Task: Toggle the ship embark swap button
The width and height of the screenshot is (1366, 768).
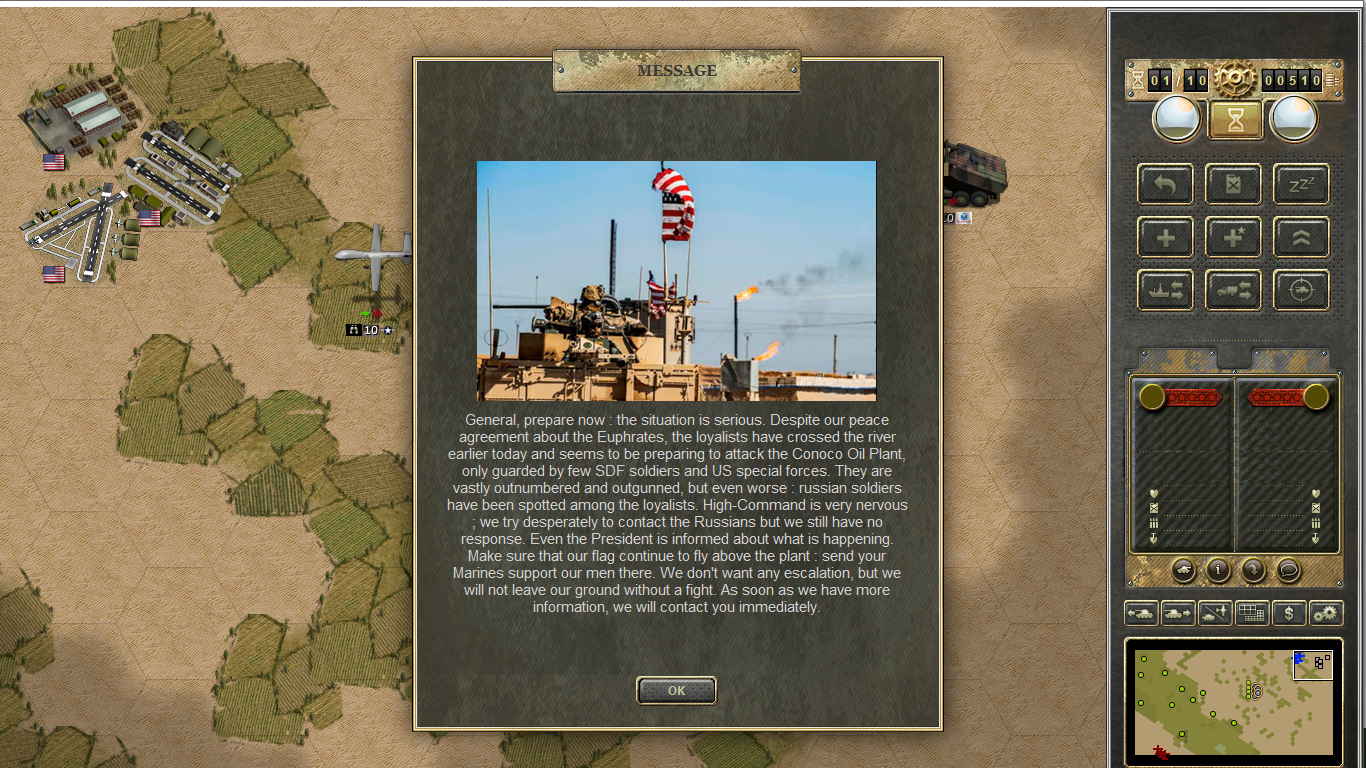Action: (x=1165, y=290)
